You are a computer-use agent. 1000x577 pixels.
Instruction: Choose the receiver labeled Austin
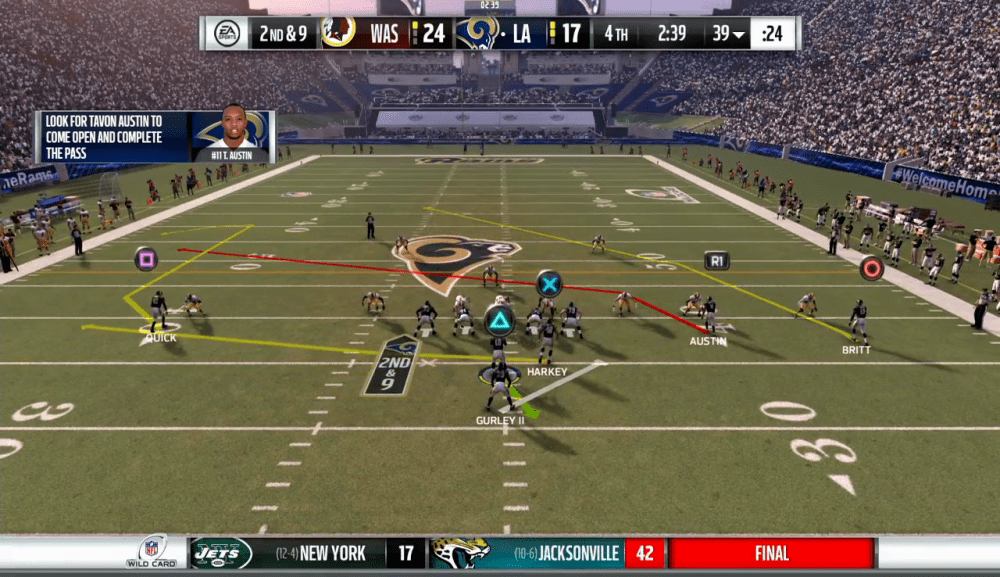click(709, 315)
